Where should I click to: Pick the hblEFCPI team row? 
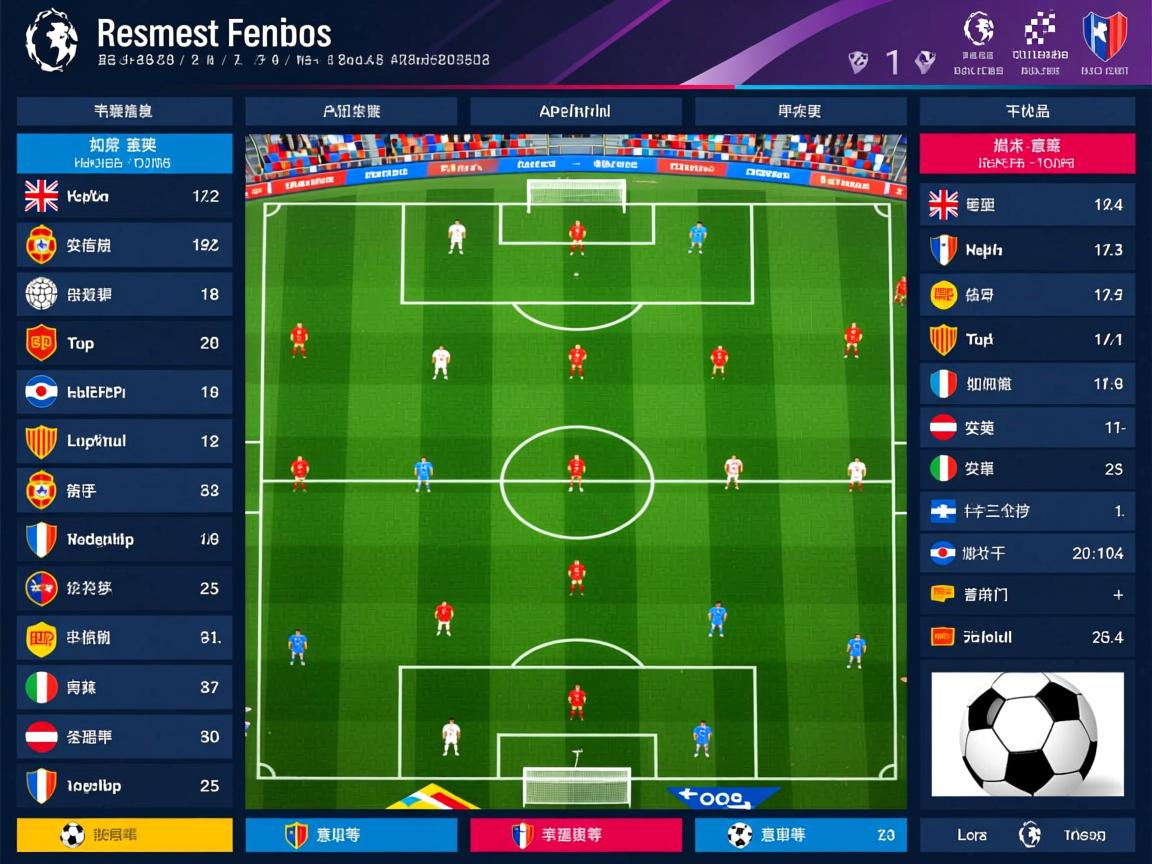[x=125, y=392]
